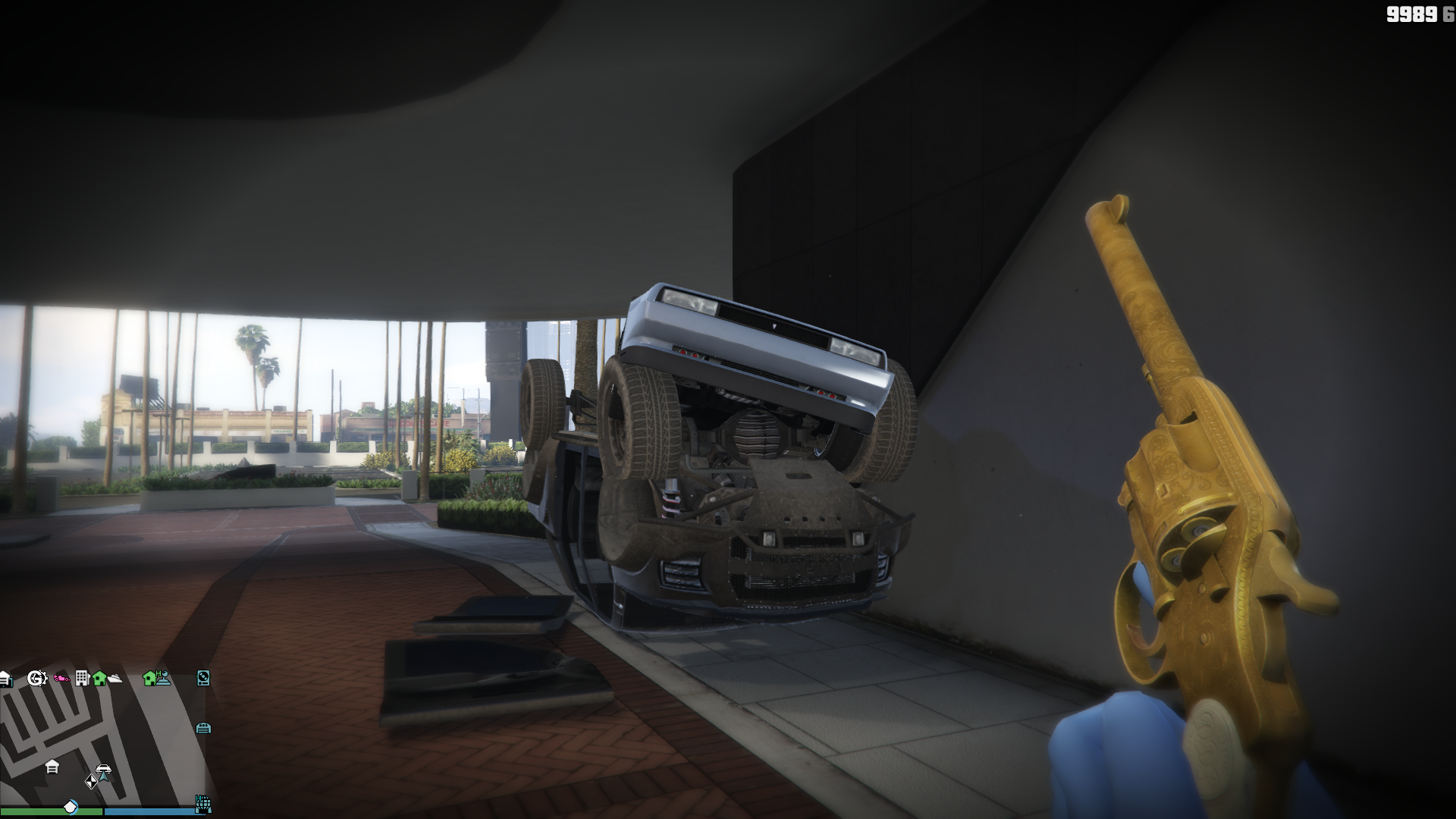This screenshot has width=1456, height=819.
Task: Click the white garage blip inside the minimap
Action: pos(52,767)
